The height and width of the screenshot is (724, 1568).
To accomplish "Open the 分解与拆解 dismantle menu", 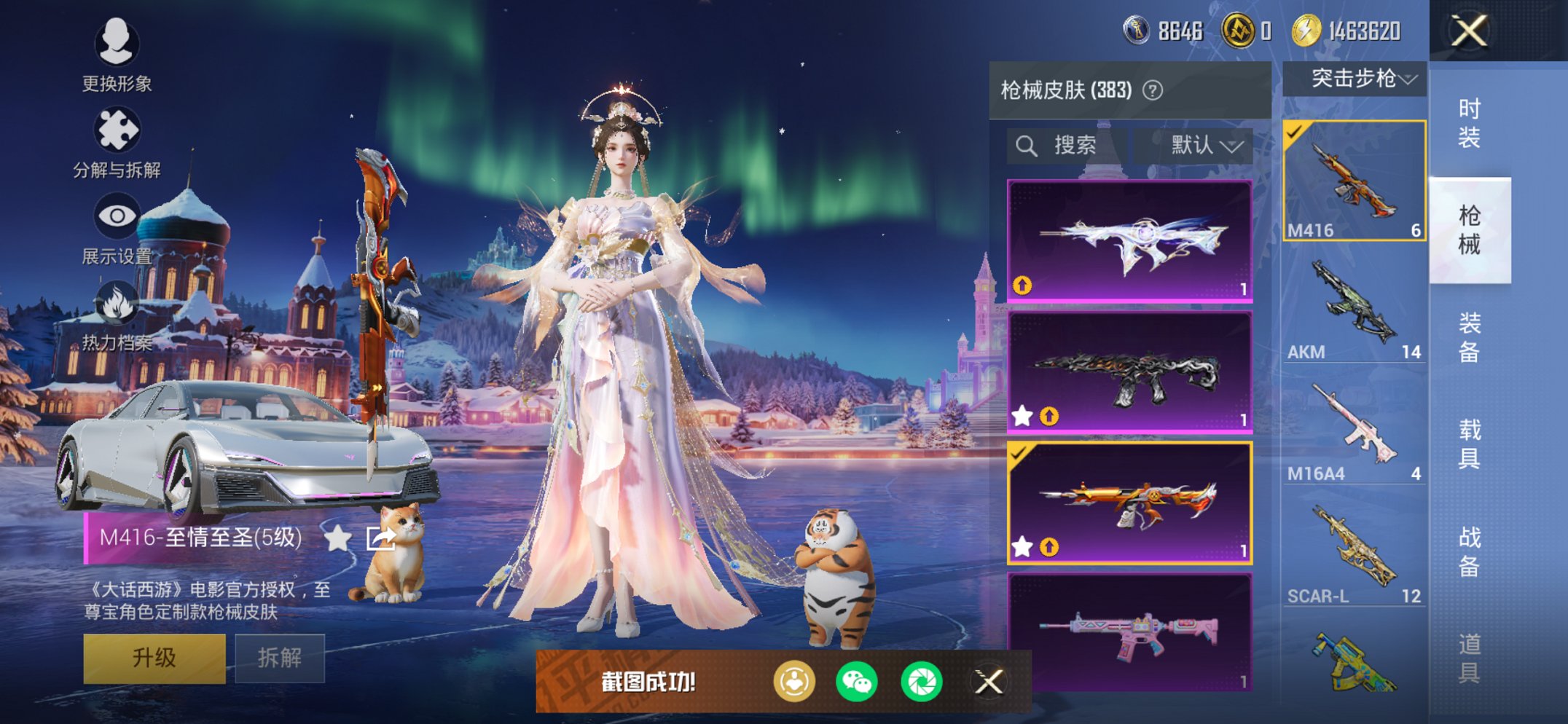I will 117,130.
